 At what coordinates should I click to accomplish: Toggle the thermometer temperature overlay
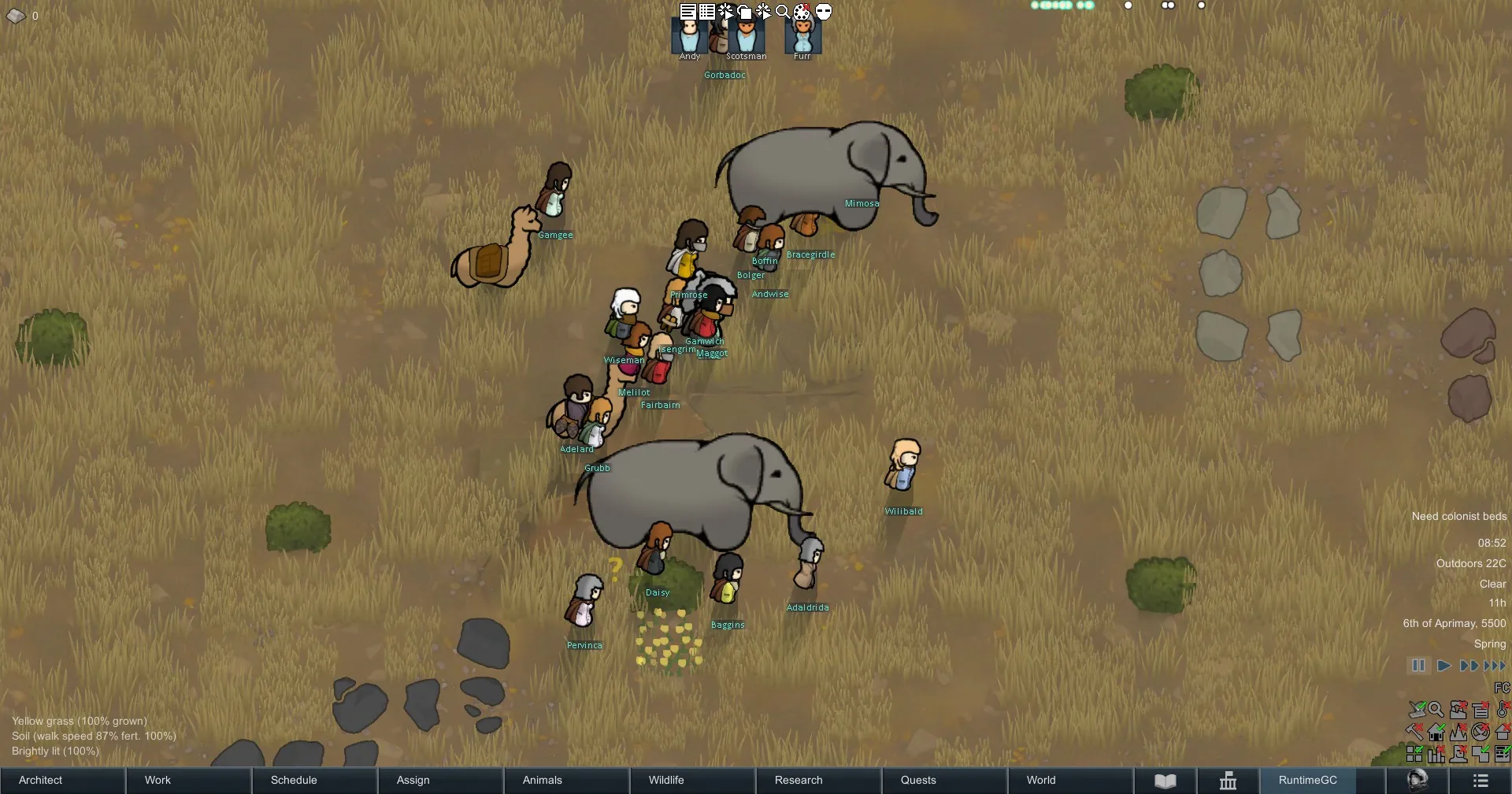click(1502, 710)
